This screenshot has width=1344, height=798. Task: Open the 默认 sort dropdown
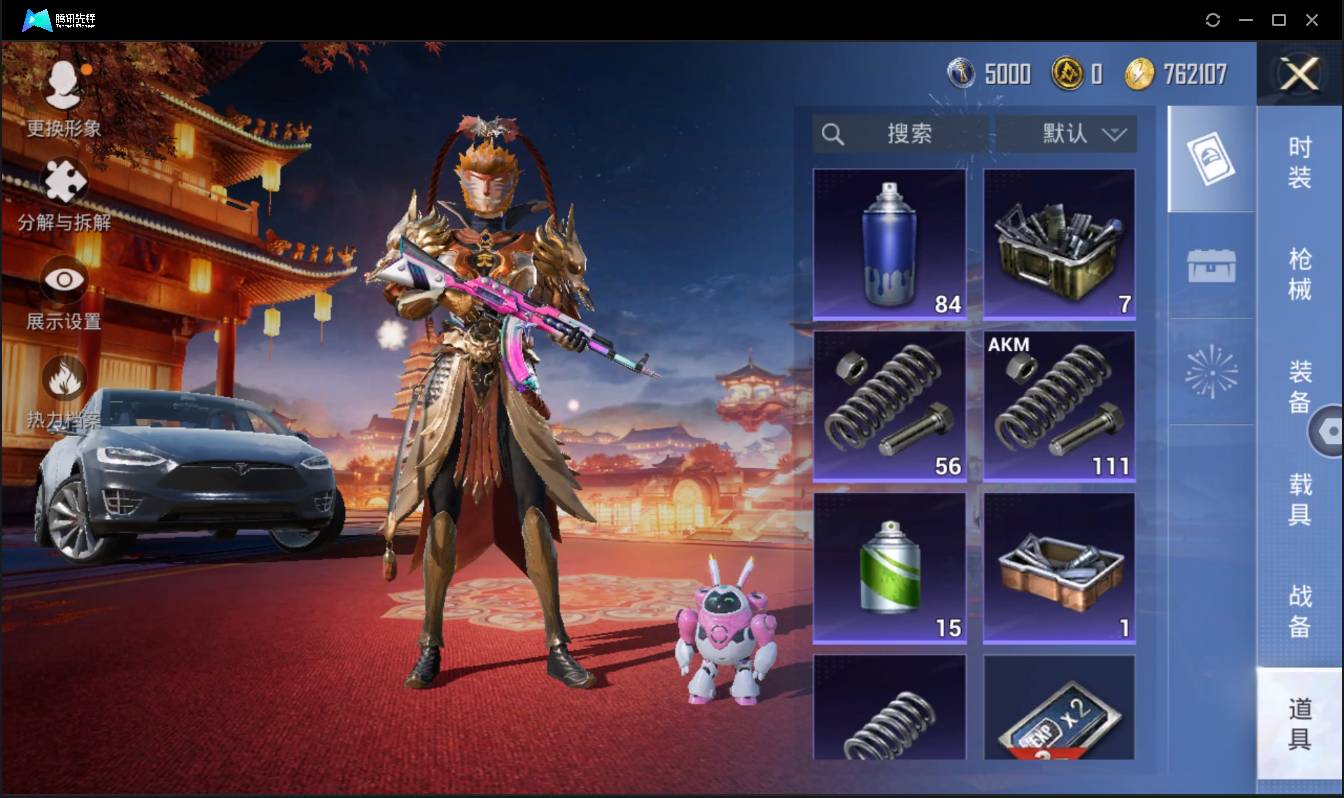[1067, 134]
